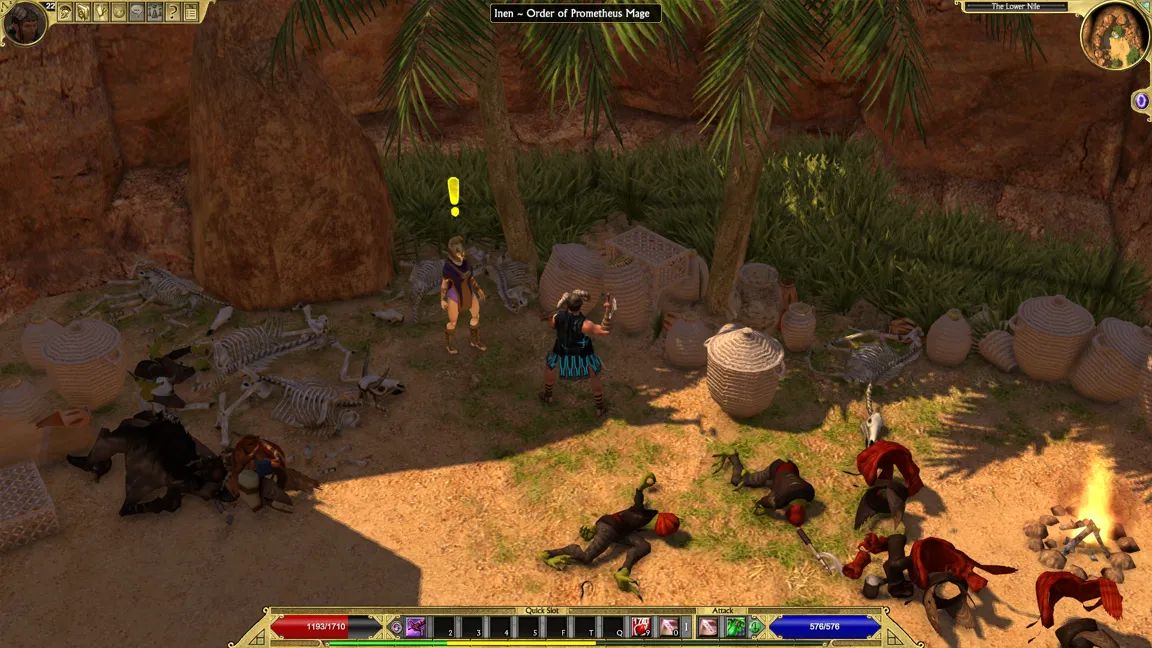This screenshot has width=1152, height=648.
Task: Open chat with the speech bubble icon
Action: pyautogui.click(x=137, y=12)
